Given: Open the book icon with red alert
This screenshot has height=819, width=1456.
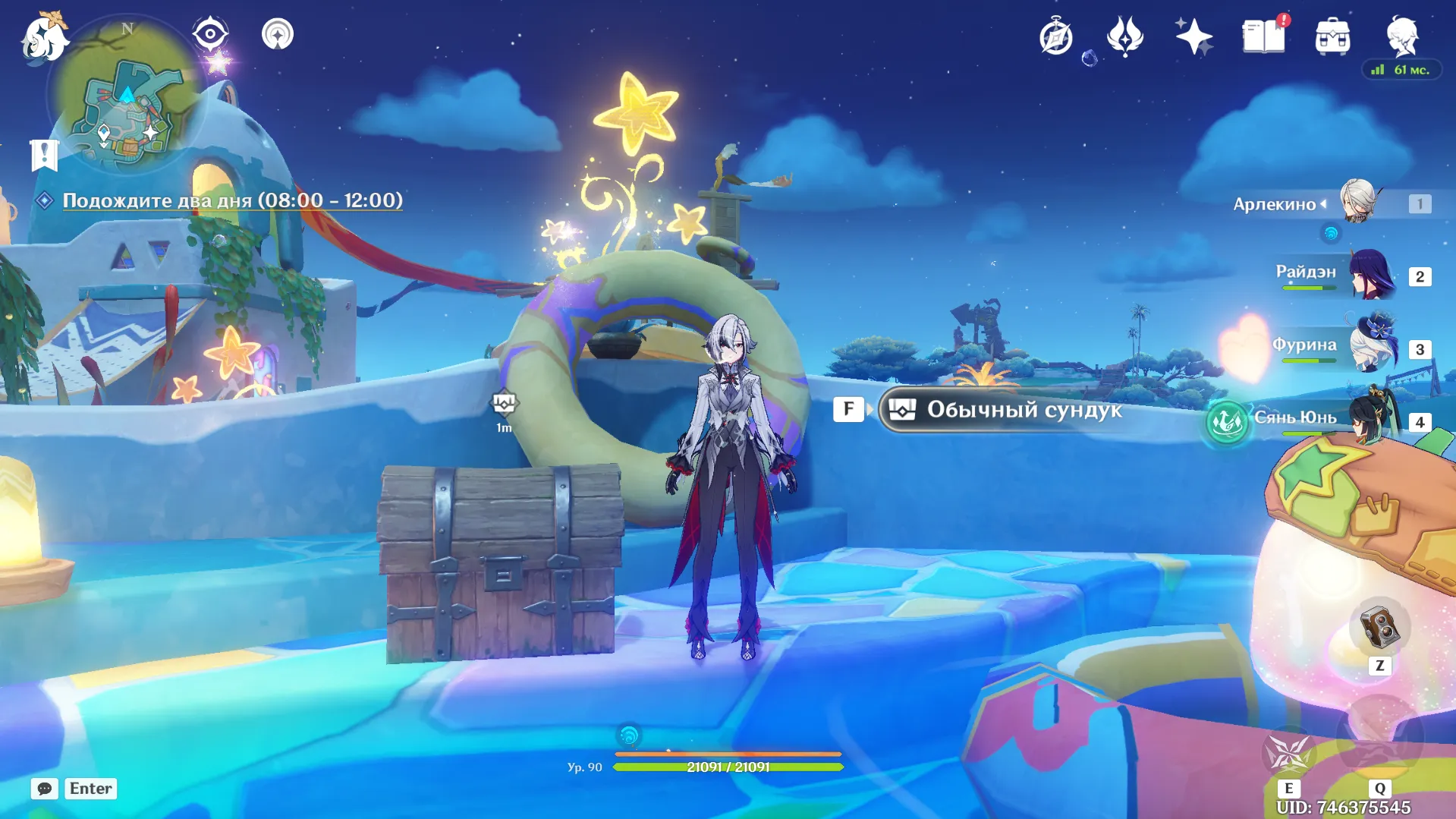Looking at the screenshot, I should tap(1263, 36).
